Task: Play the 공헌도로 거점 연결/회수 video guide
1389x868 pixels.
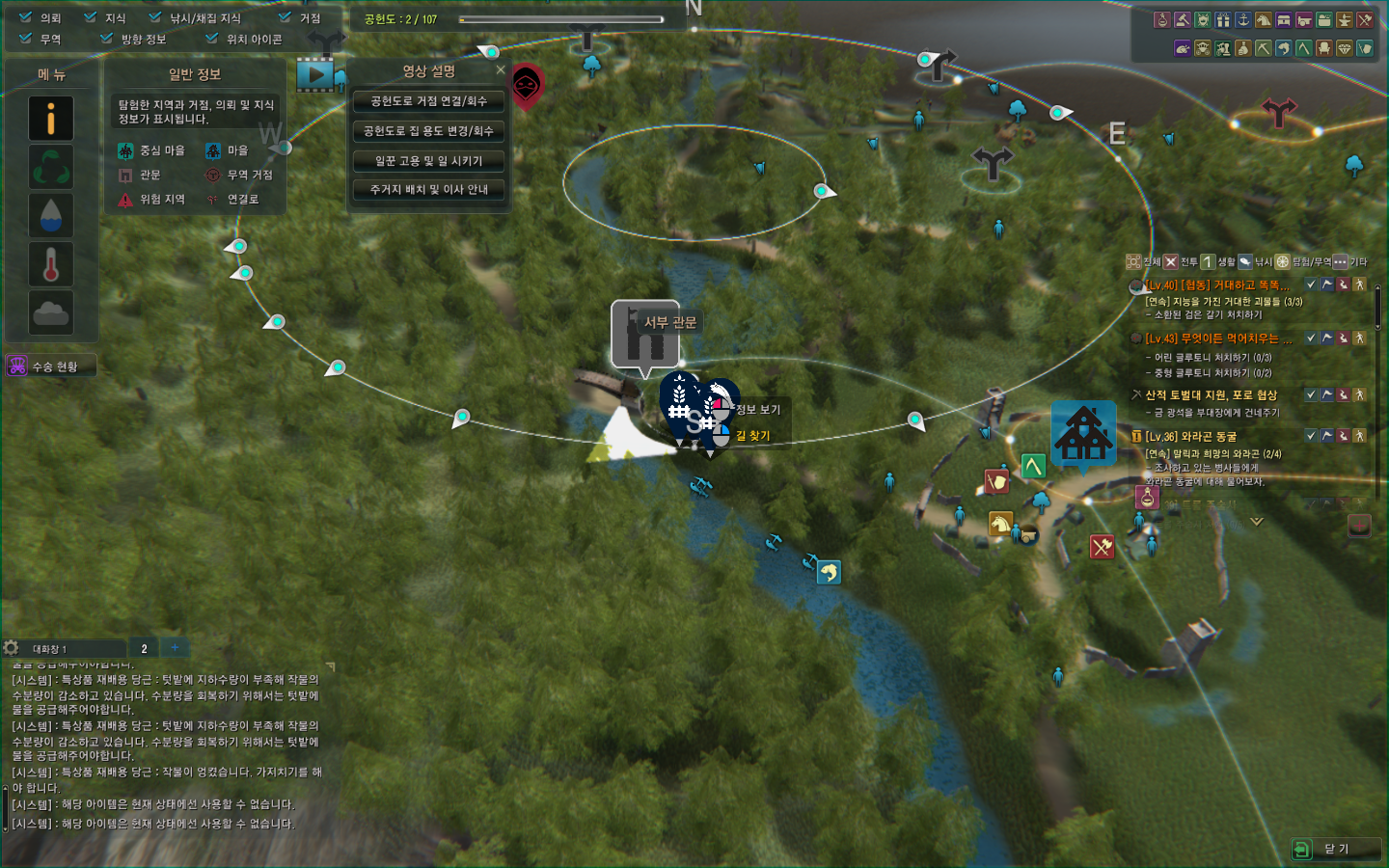Action: [428, 101]
